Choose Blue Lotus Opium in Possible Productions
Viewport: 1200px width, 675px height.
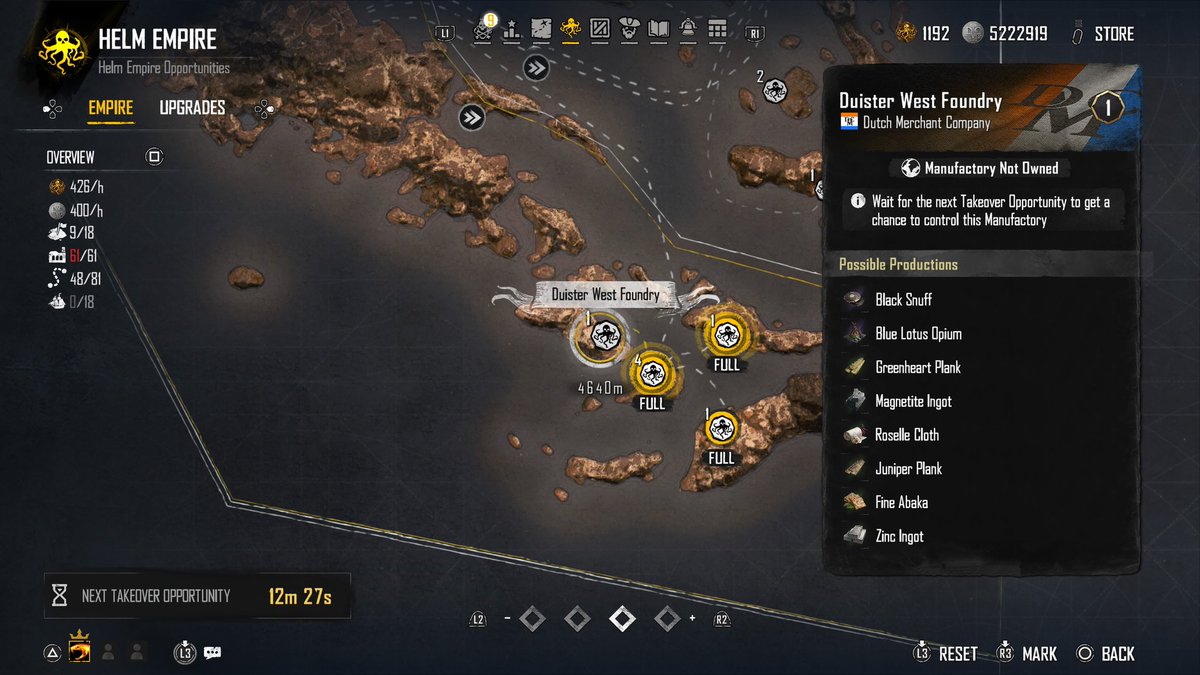coord(918,334)
